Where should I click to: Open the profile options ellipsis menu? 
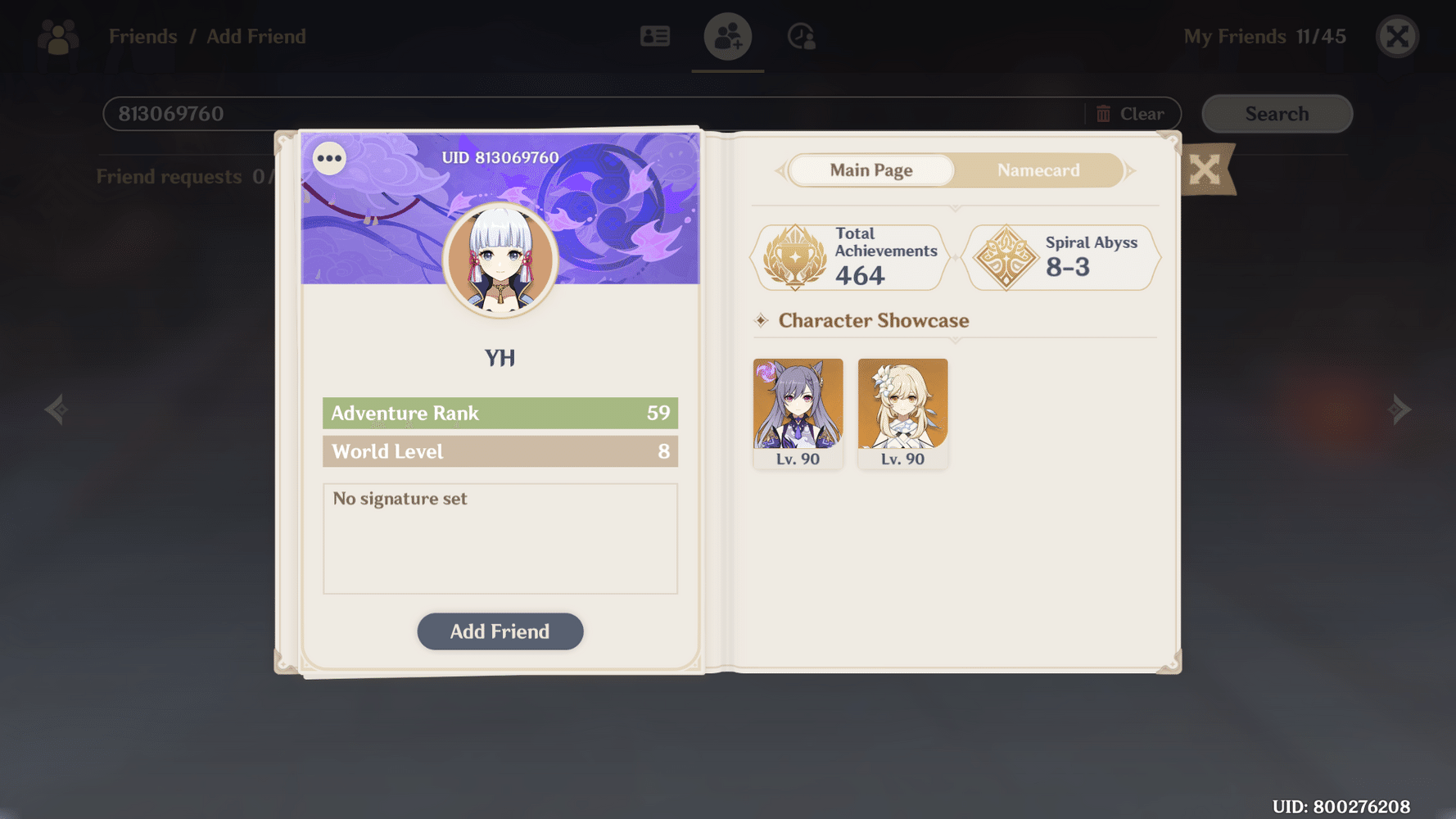click(330, 158)
